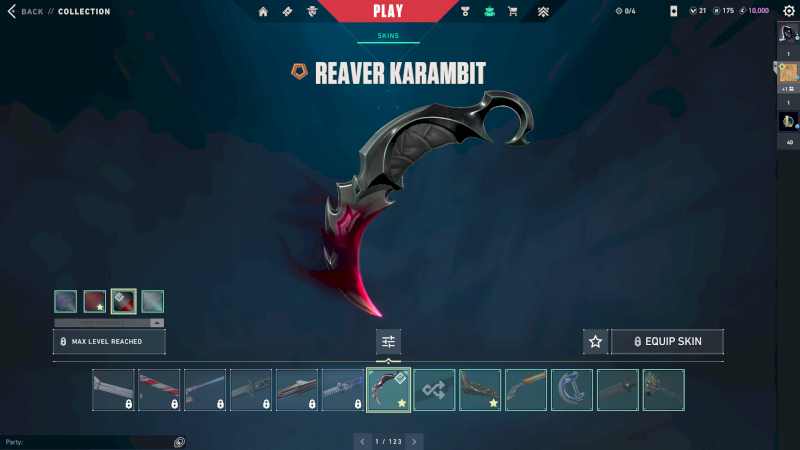Start matchmaking with the PLAY button
Image resolution: width=800 pixels, height=450 pixels.
(x=388, y=11)
